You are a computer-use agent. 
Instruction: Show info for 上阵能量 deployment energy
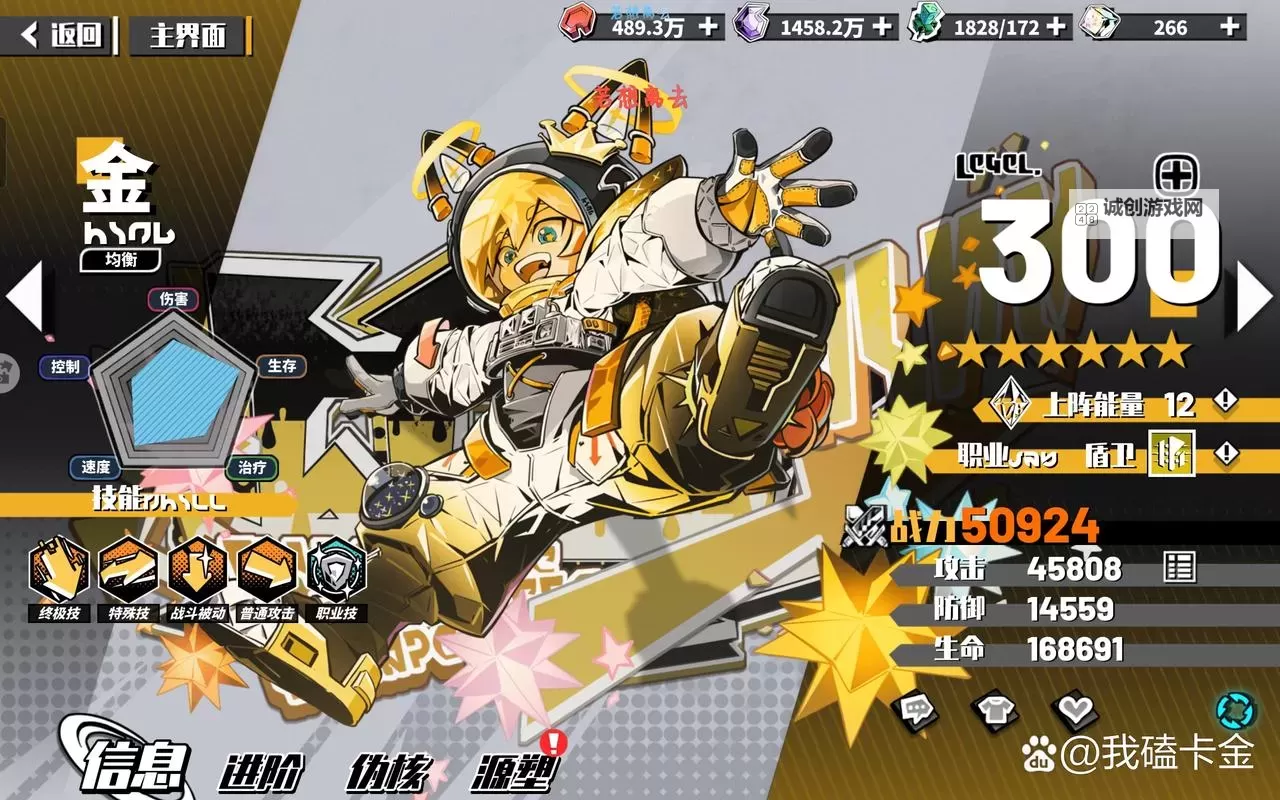coord(1226,403)
